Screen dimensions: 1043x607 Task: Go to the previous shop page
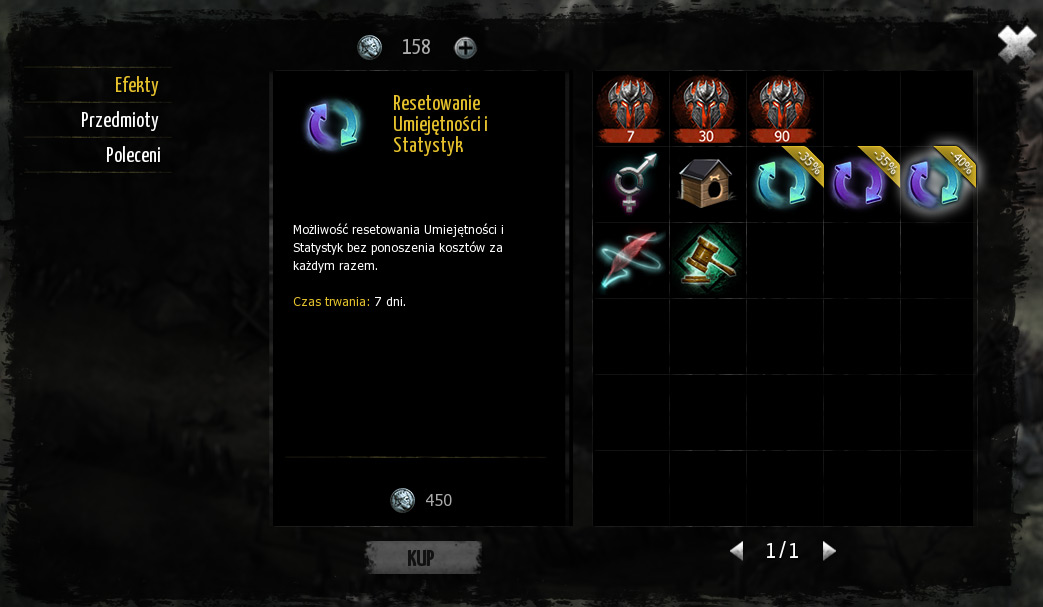[737, 550]
